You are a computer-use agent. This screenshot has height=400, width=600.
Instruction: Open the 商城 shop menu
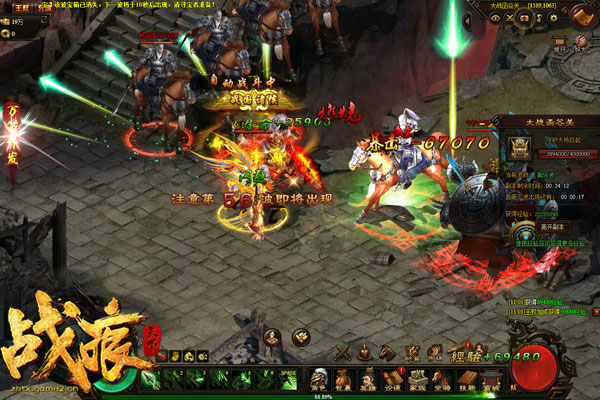(494, 382)
